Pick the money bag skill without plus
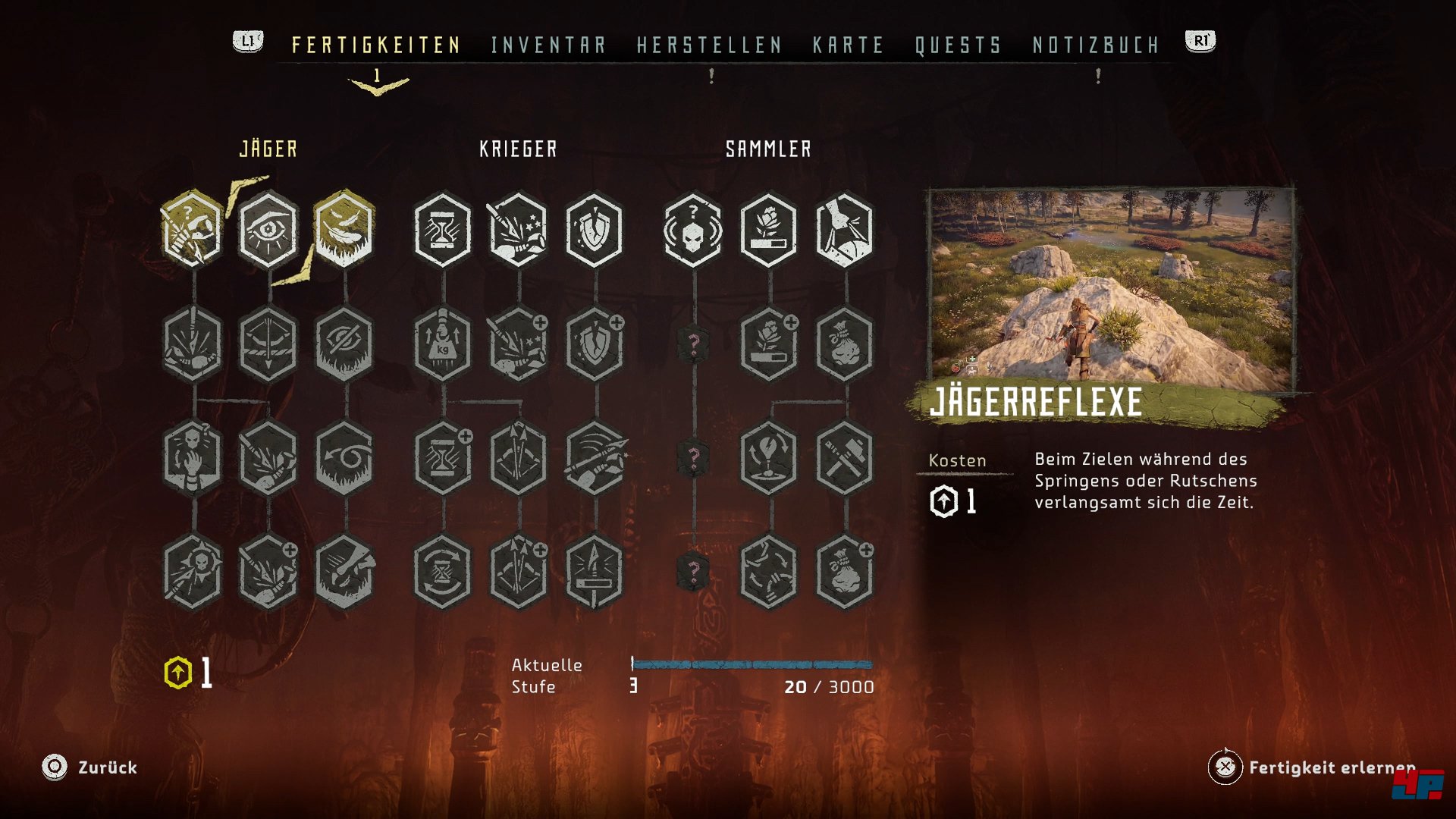 point(844,344)
